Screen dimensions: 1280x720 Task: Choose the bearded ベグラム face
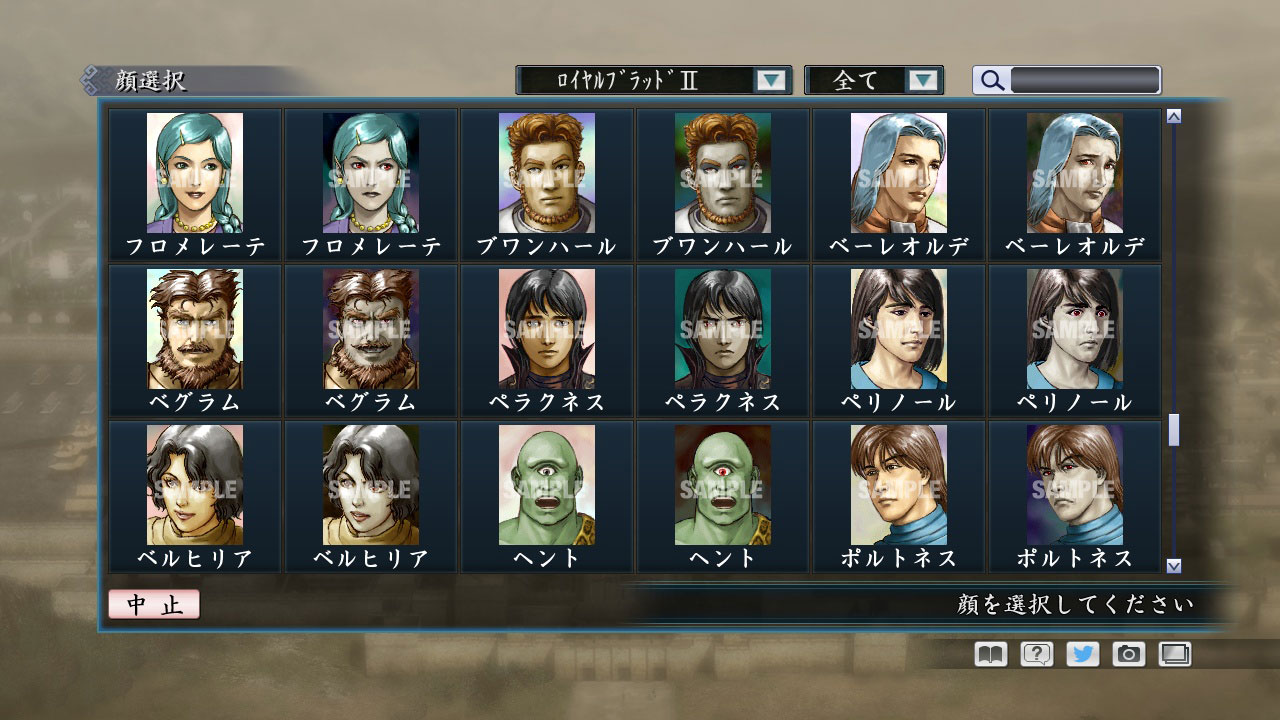pos(196,330)
